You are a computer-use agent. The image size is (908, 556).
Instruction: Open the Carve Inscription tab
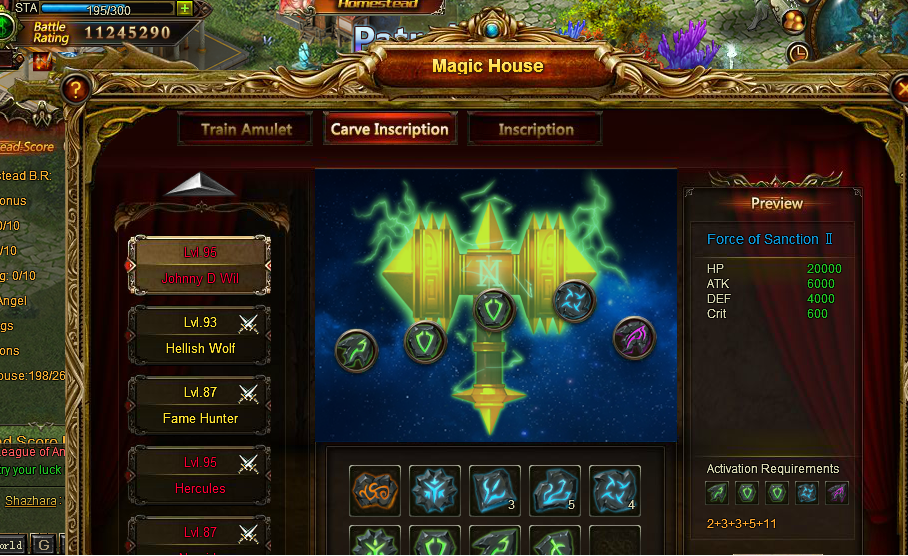coord(389,129)
